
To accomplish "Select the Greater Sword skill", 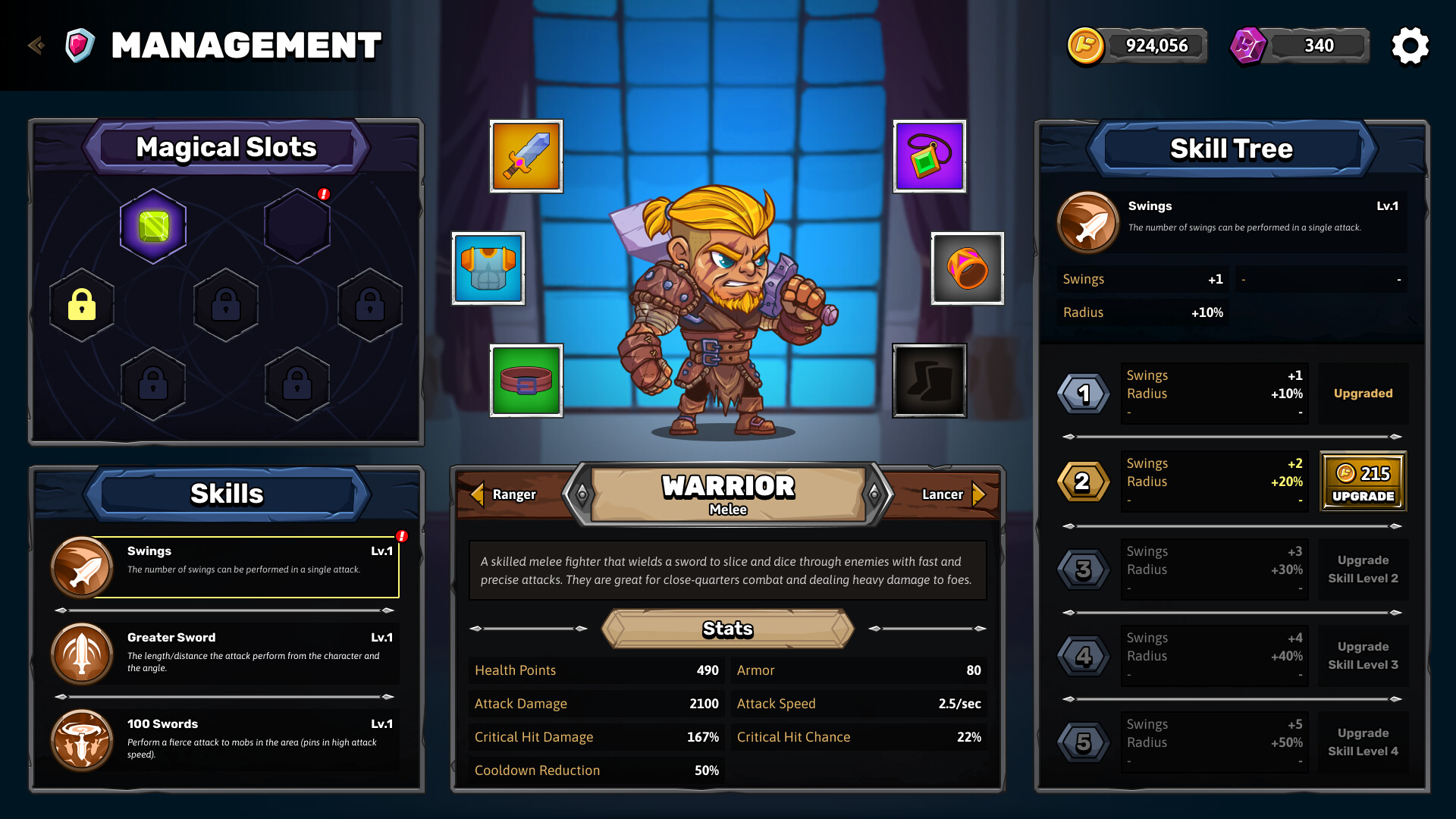I will click(x=82, y=653).
